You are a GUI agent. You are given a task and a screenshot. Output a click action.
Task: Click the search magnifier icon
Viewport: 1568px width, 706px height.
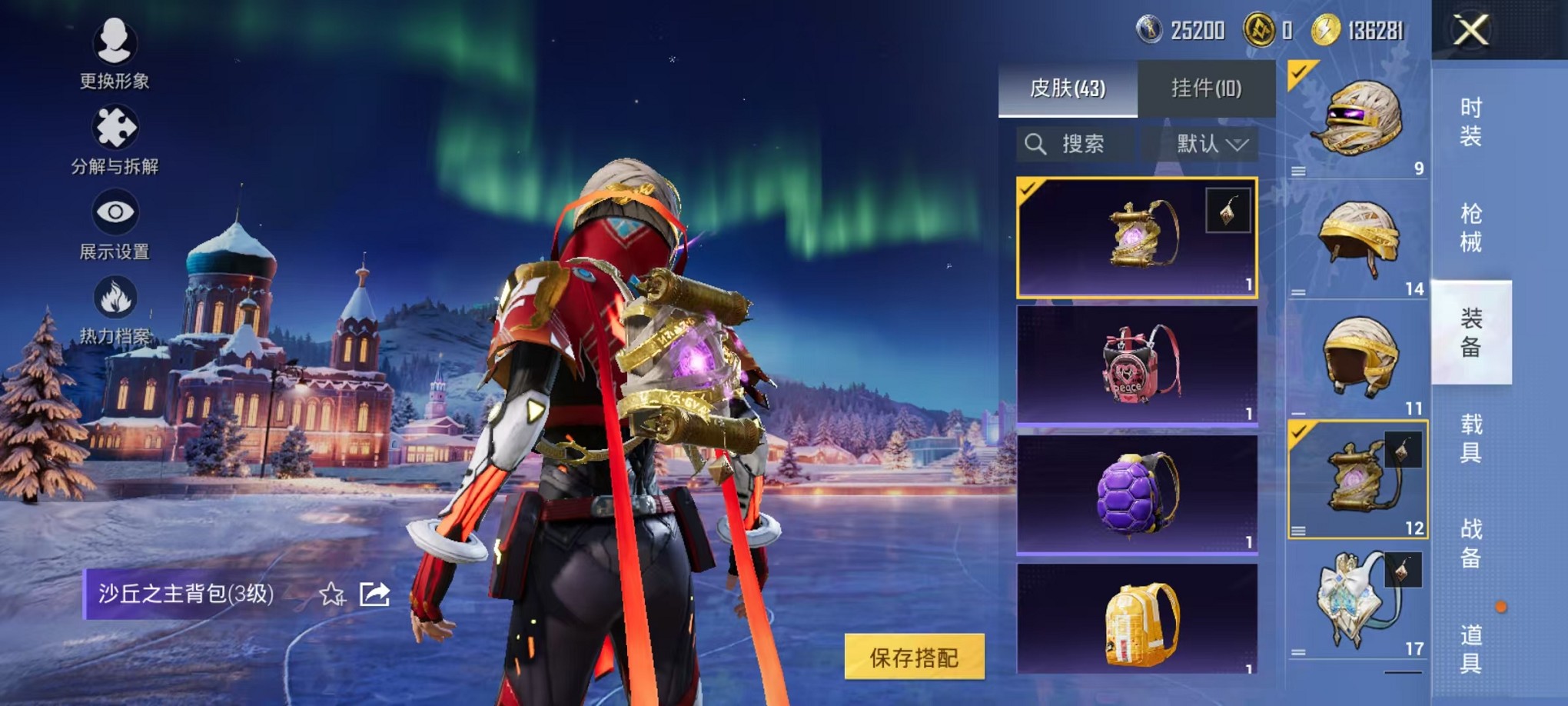1035,144
